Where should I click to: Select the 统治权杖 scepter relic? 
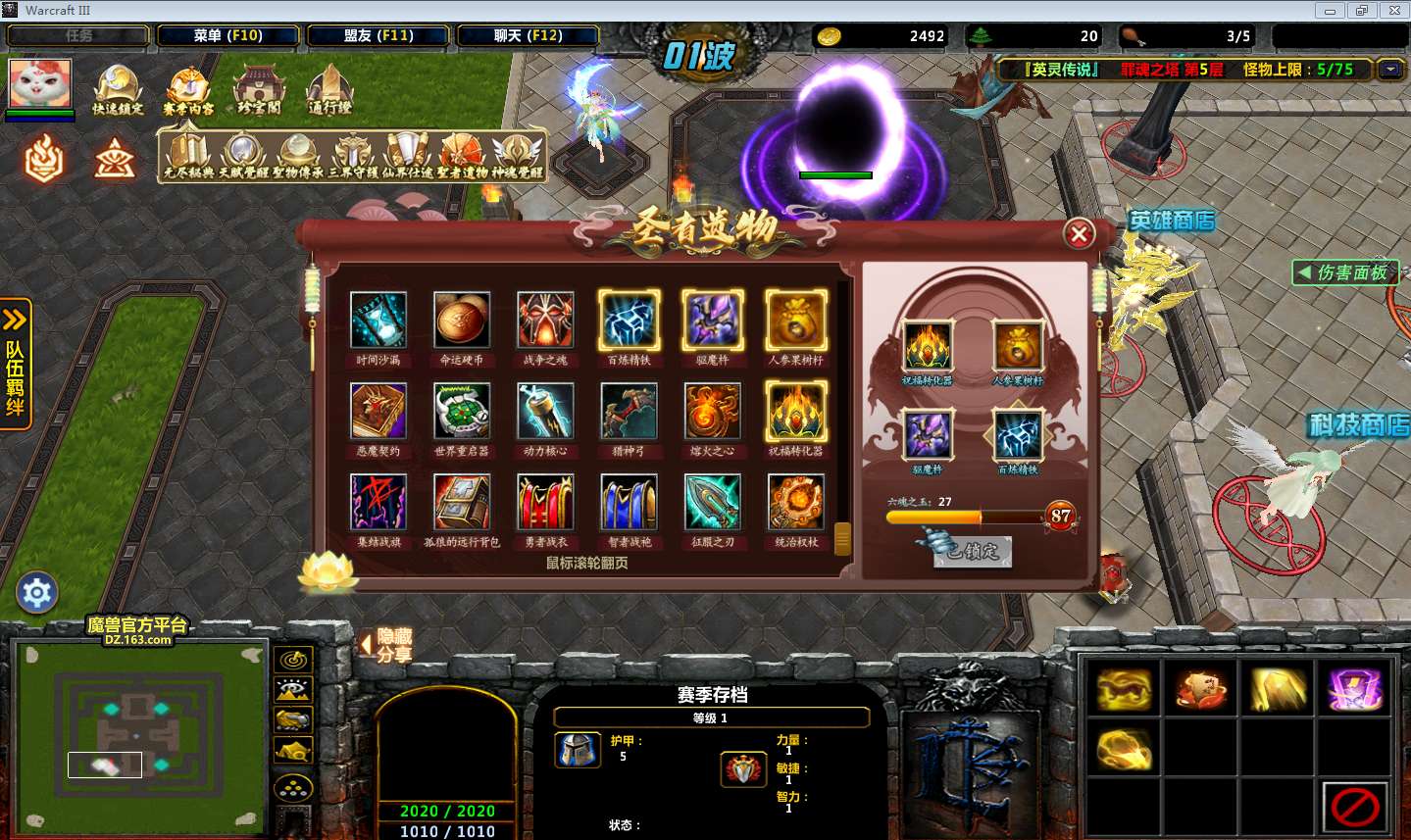click(x=795, y=502)
